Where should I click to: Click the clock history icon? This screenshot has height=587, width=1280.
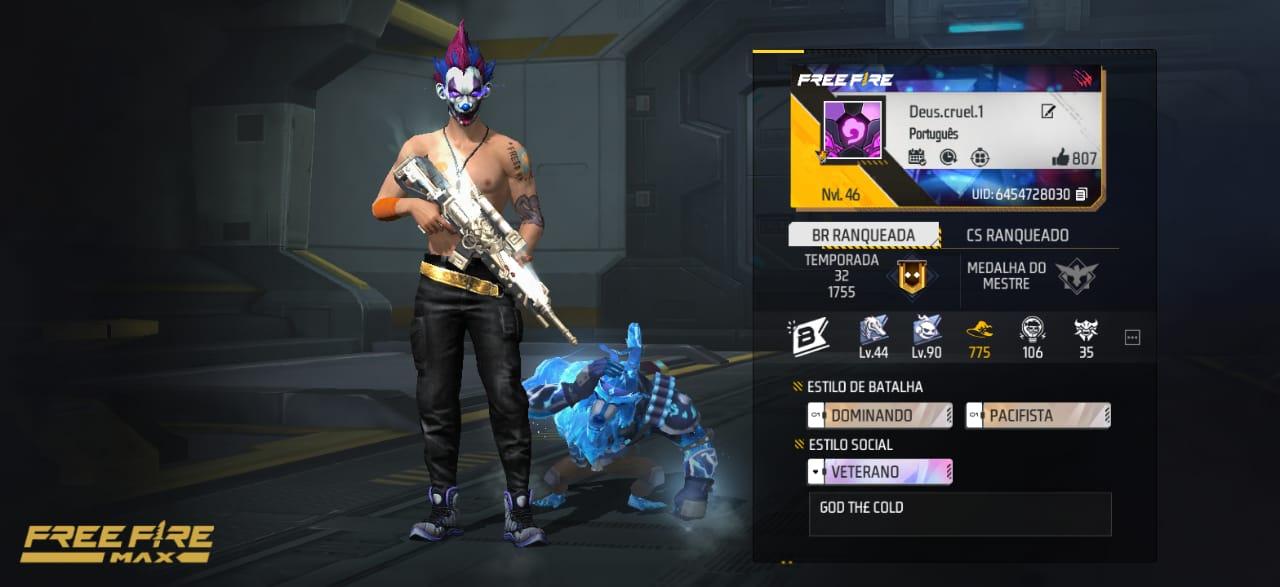pos(948,157)
